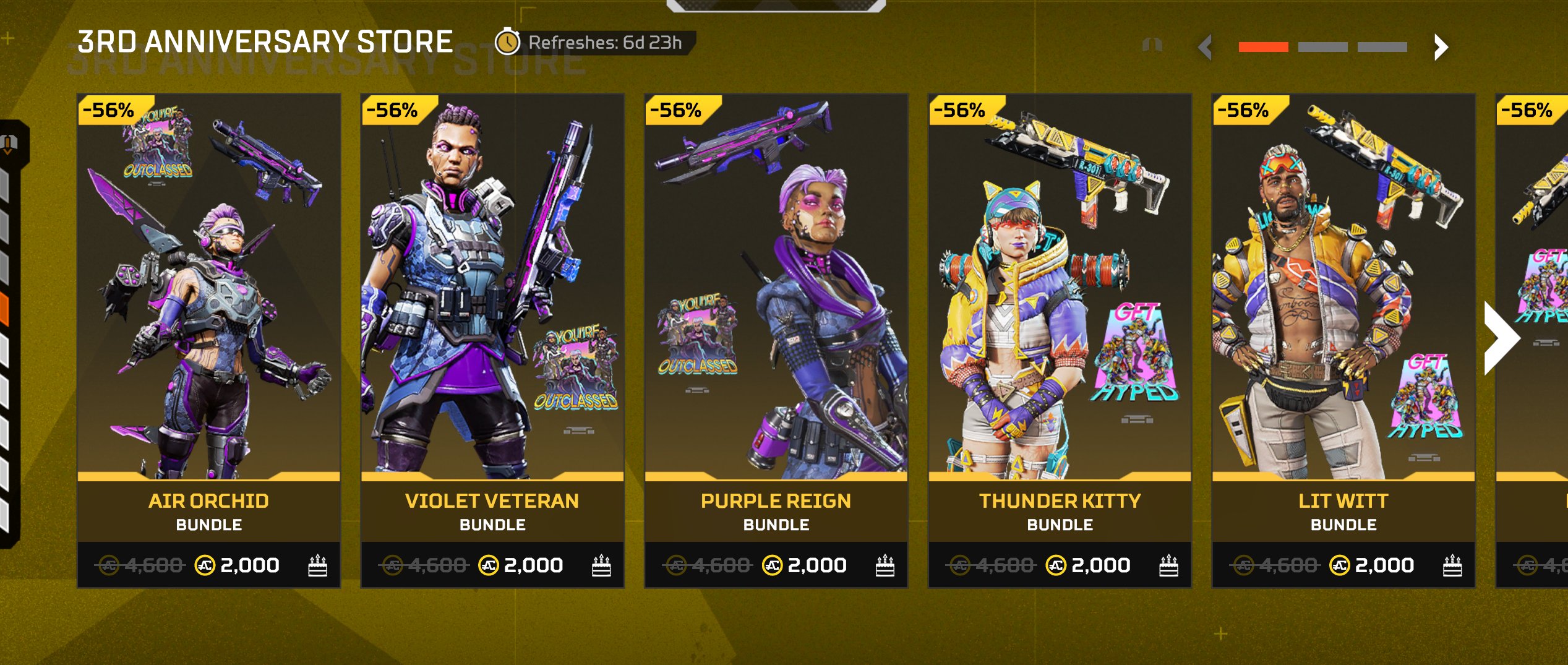Gift the Air Orchid bundle icon
The height and width of the screenshot is (665, 1568).
(317, 565)
